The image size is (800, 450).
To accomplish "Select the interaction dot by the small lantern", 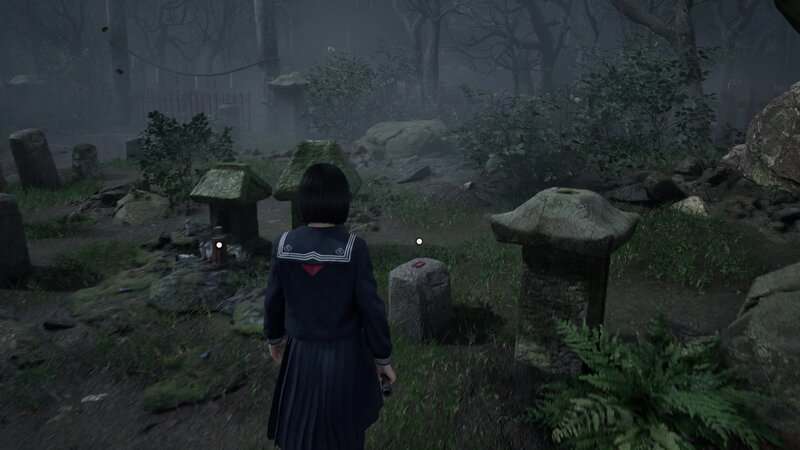I will point(218,243).
